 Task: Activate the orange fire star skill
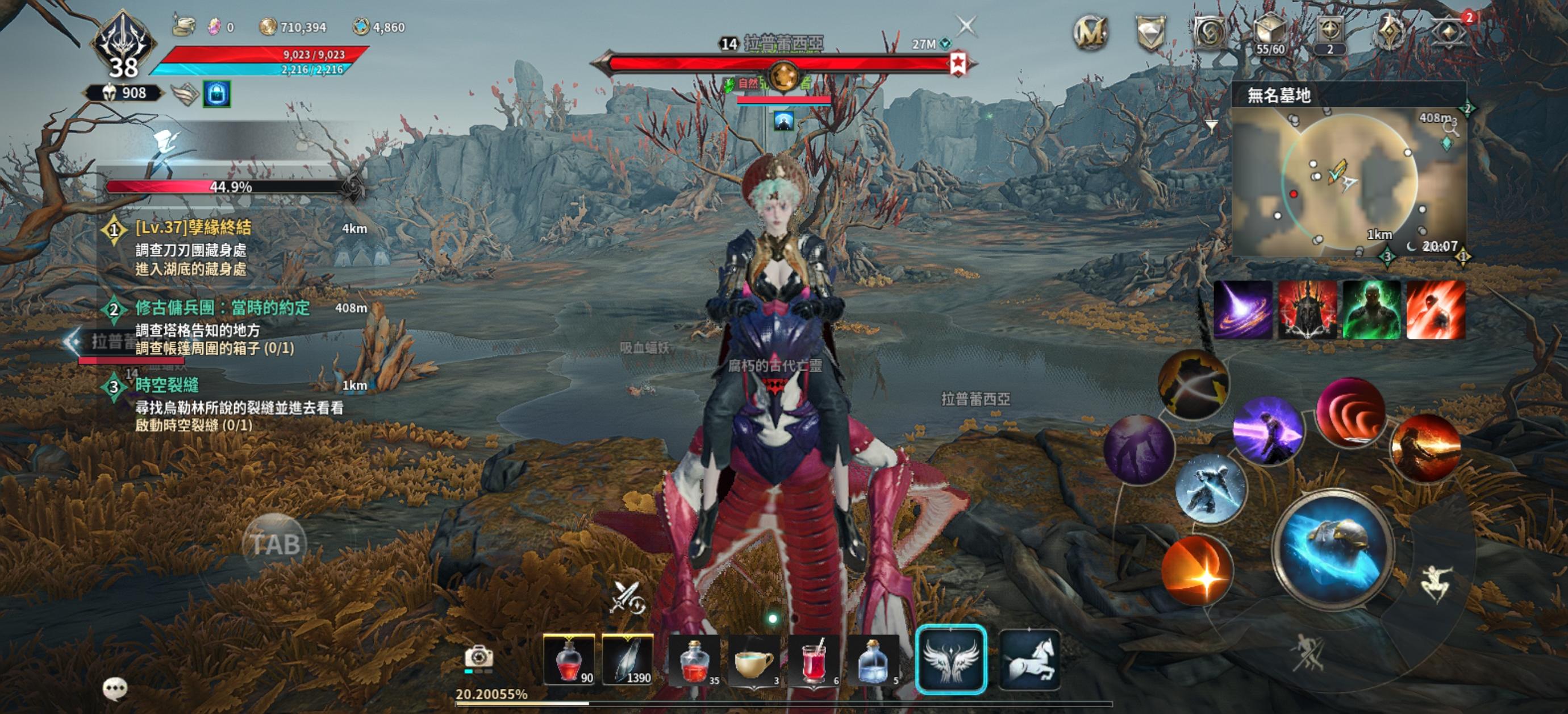(x=1195, y=571)
